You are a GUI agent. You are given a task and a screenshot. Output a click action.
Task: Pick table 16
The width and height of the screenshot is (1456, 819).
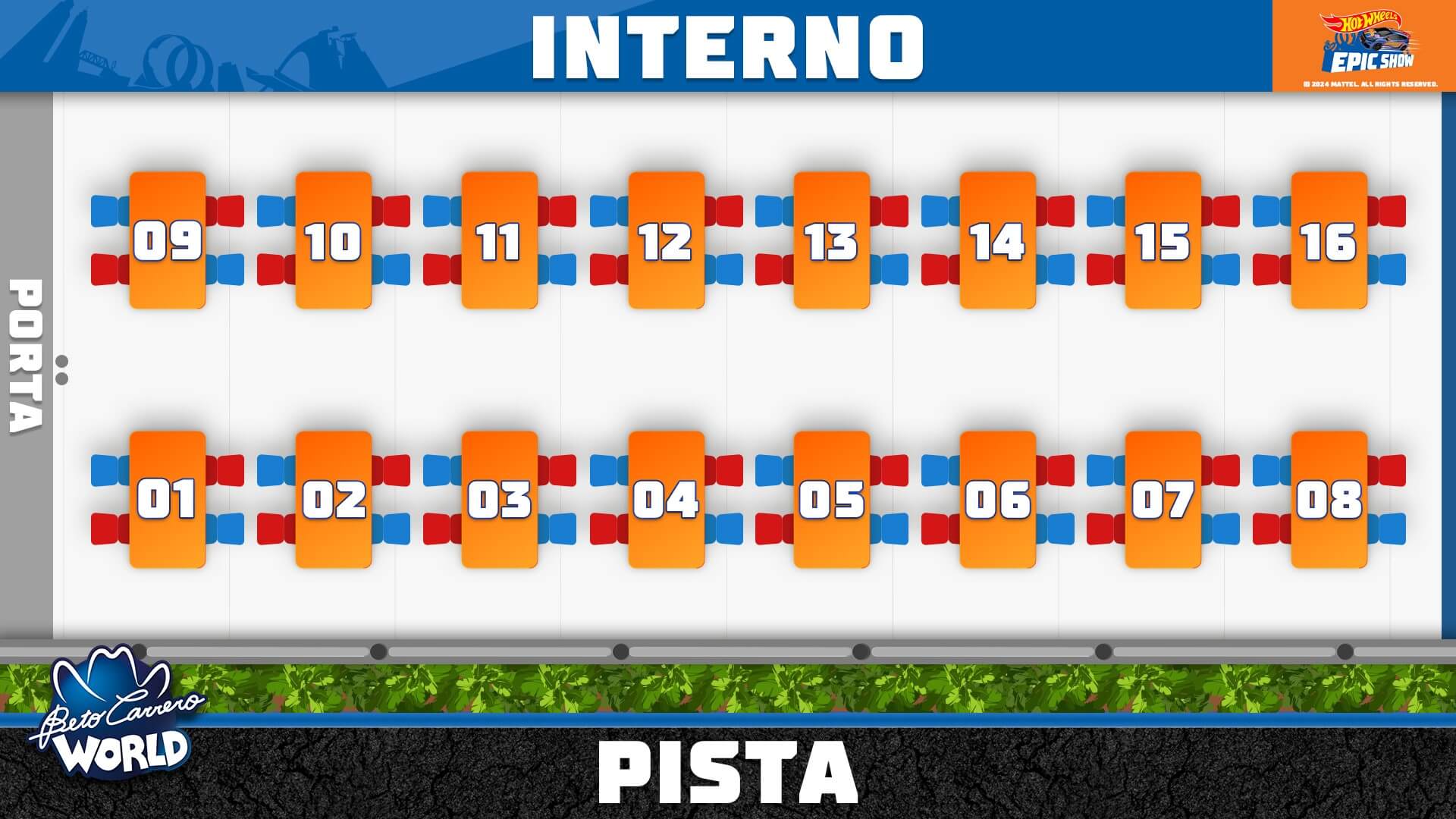pyautogui.click(x=1329, y=240)
